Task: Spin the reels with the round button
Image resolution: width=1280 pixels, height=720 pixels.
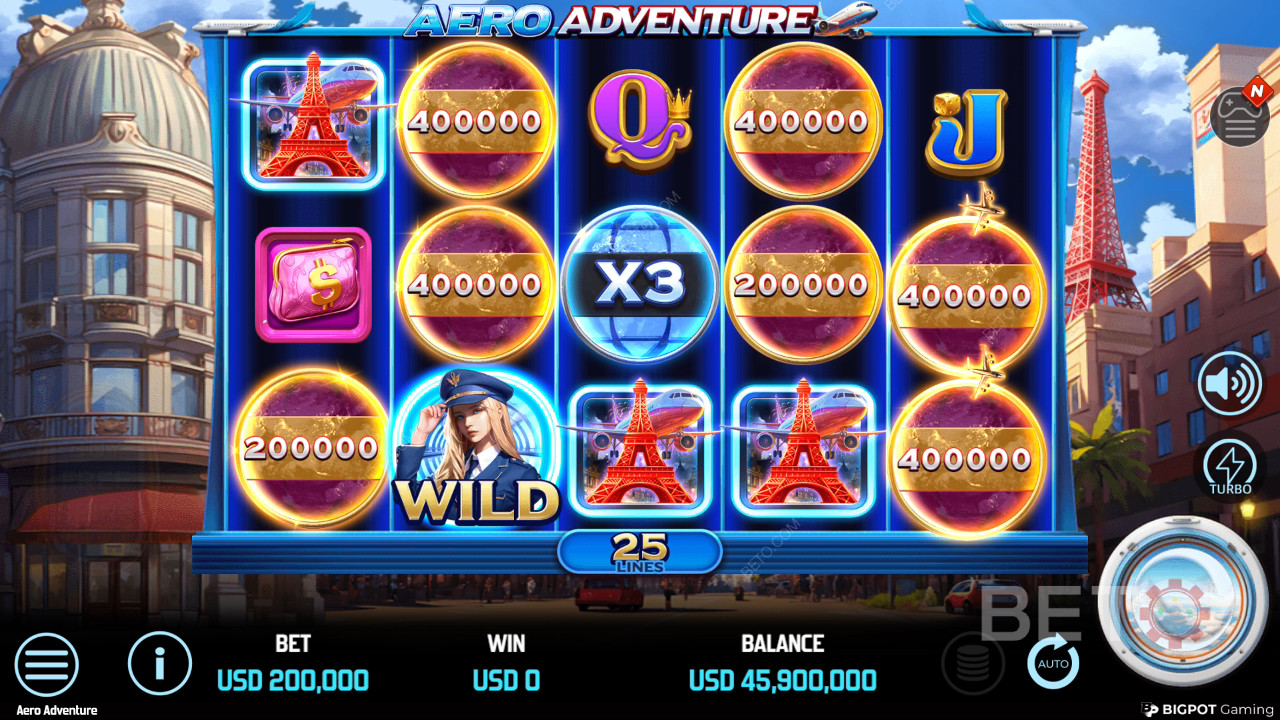Action: coord(1182,601)
